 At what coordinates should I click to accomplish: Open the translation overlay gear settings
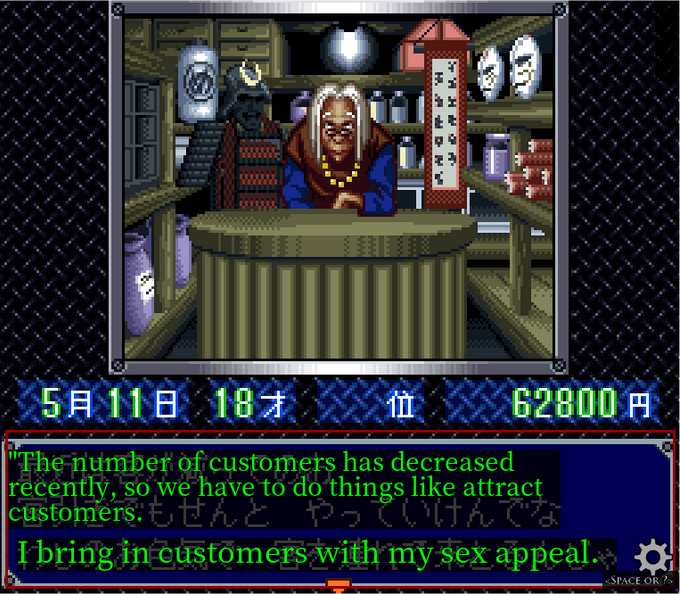click(x=653, y=556)
